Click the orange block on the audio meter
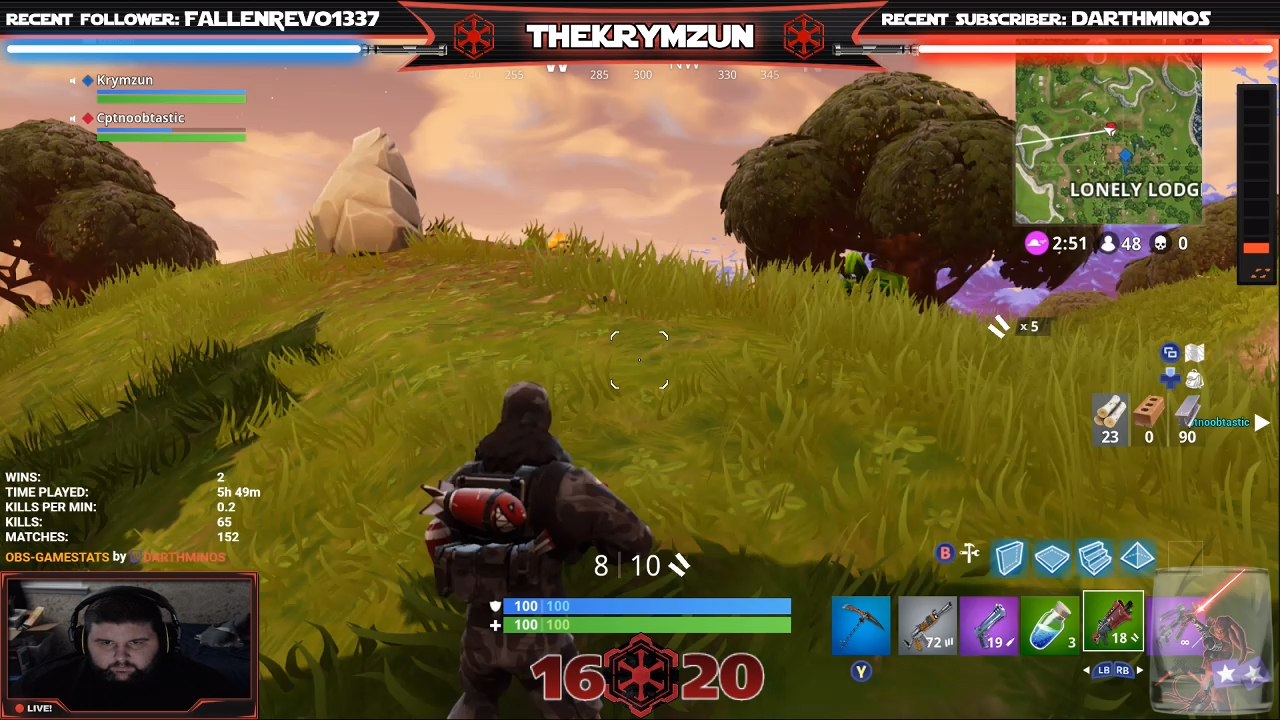 coord(1256,246)
